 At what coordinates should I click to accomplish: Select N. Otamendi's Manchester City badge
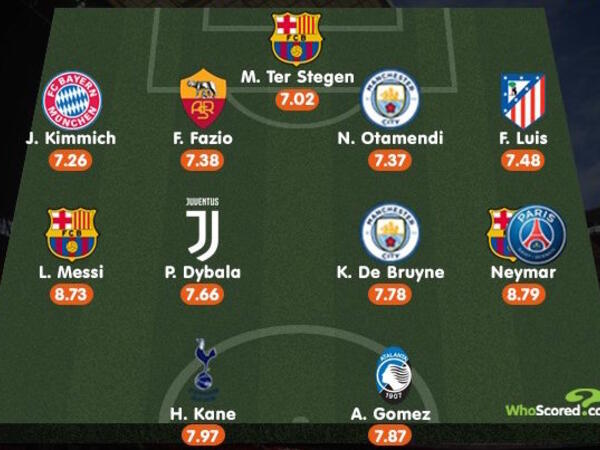390,98
